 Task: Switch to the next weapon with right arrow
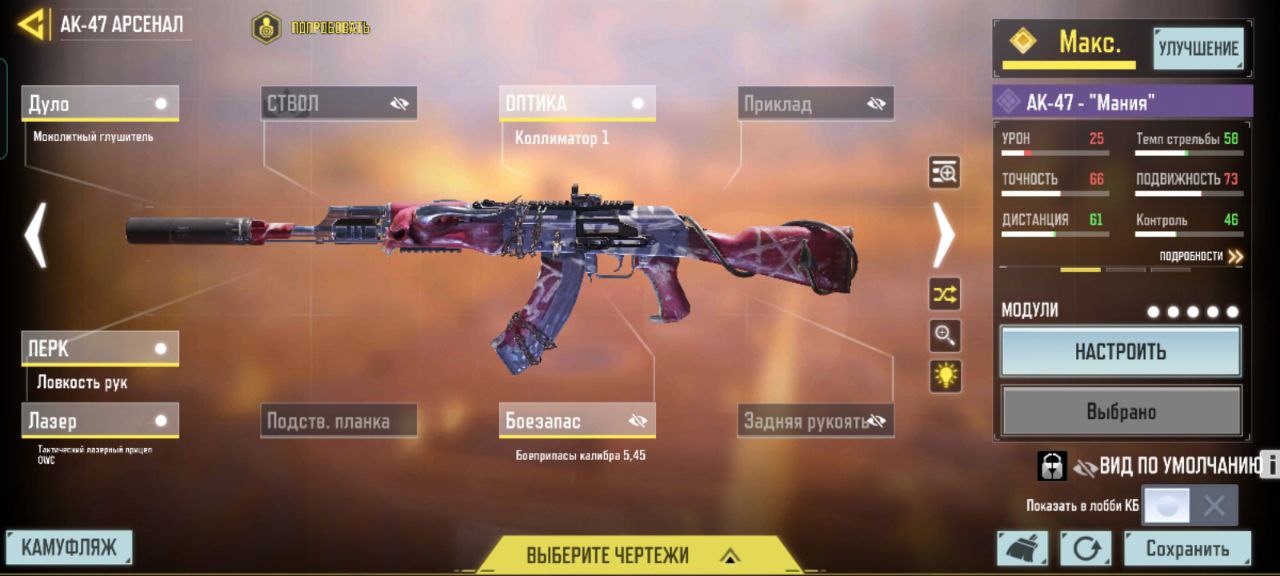coord(943,235)
